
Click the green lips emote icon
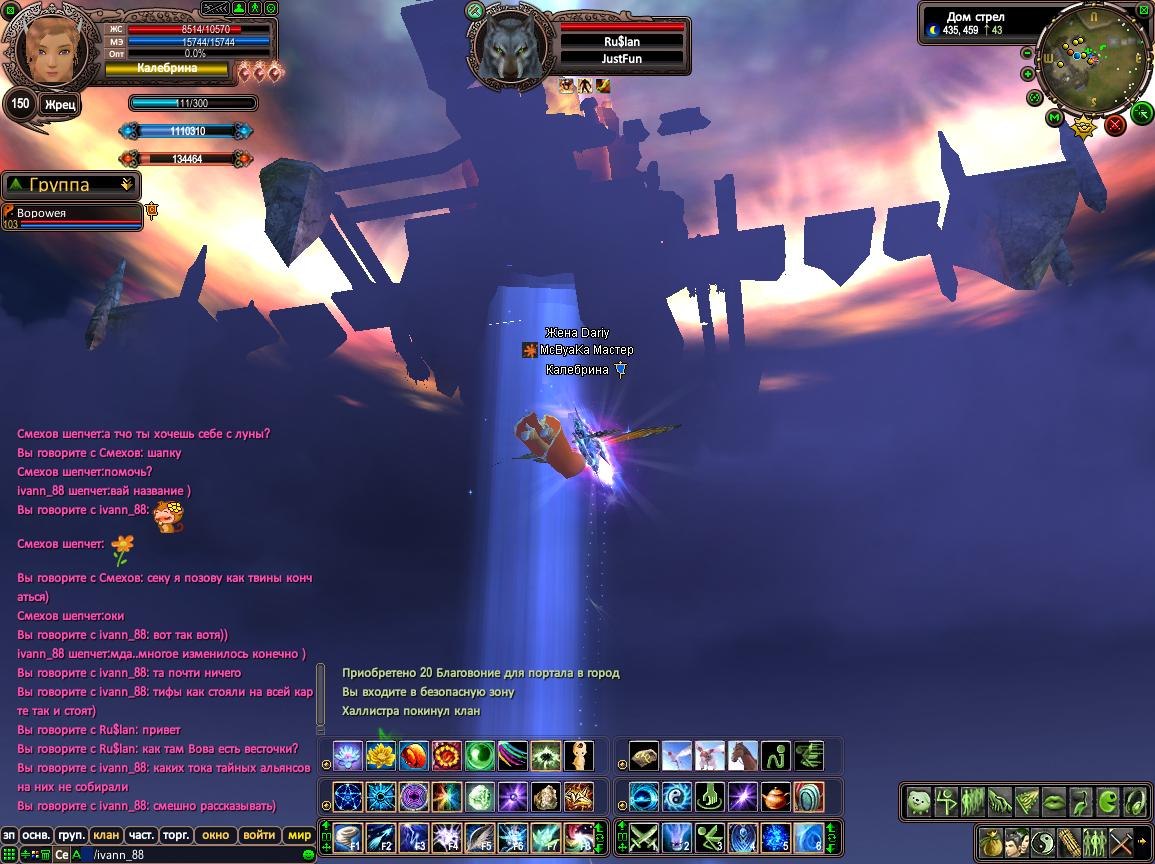(1054, 802)
